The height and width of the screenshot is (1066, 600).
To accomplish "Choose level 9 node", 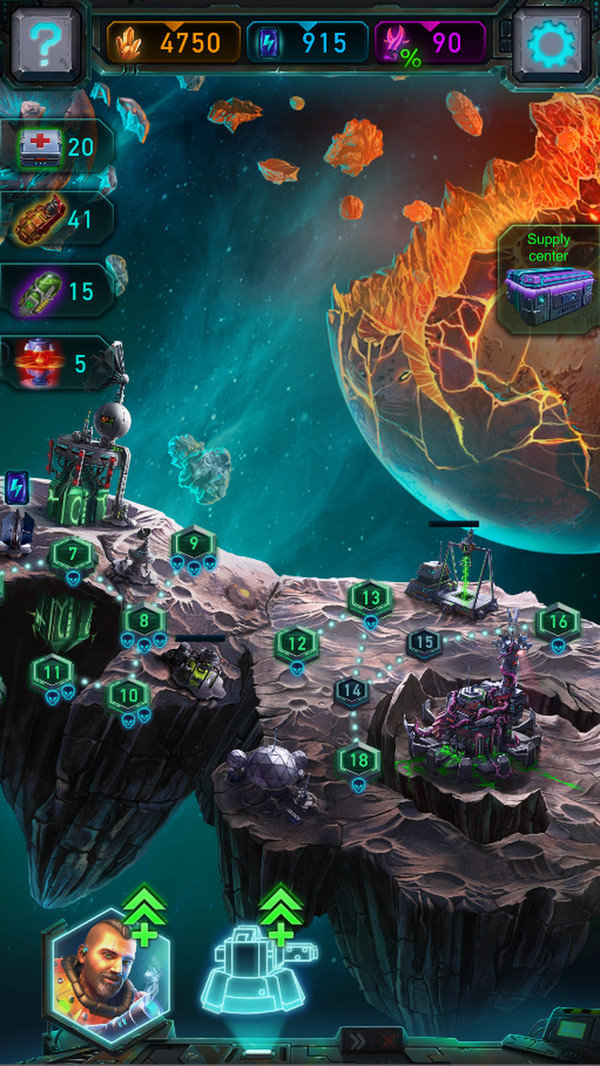I will click(192, 544).
